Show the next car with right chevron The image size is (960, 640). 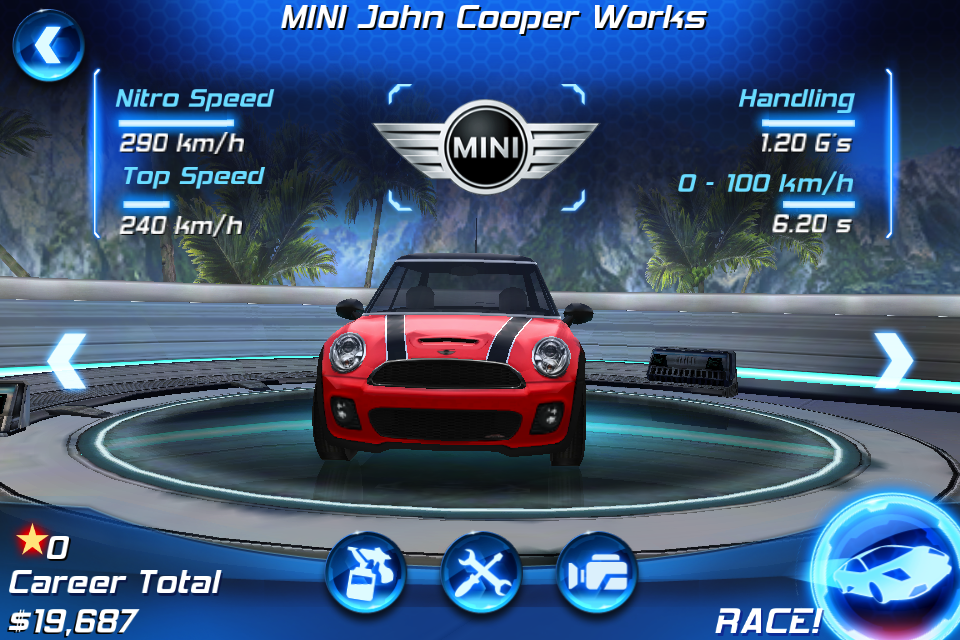893,360
